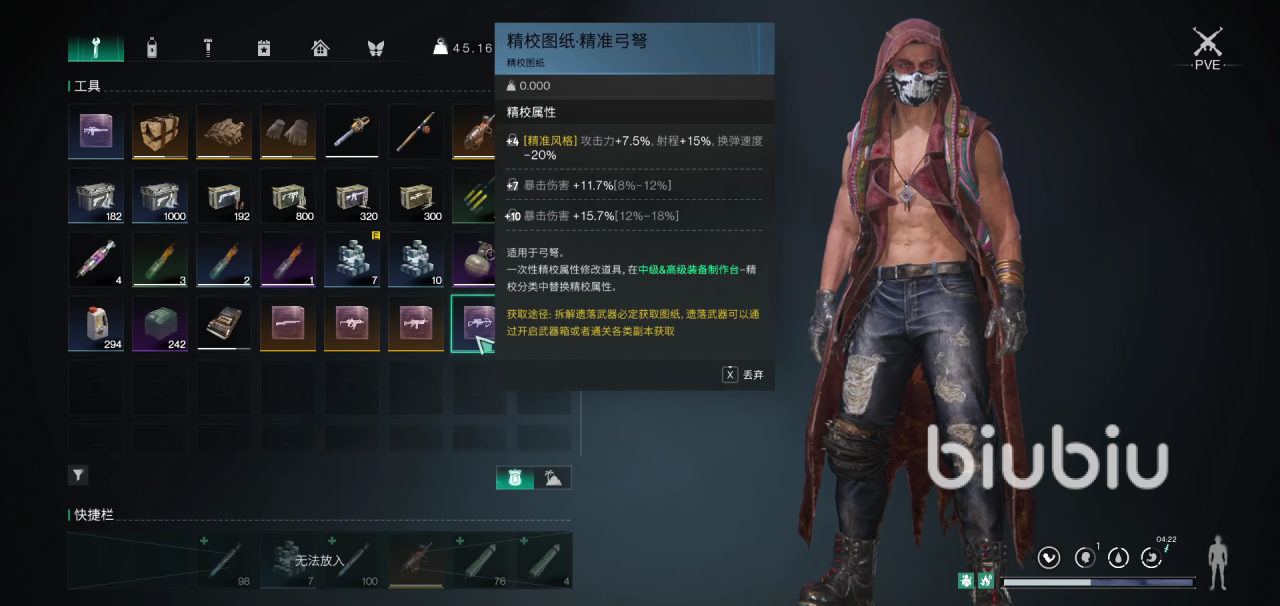Select the gloves item slot
Screen dimensions: 1280x606
pos(288,131)
